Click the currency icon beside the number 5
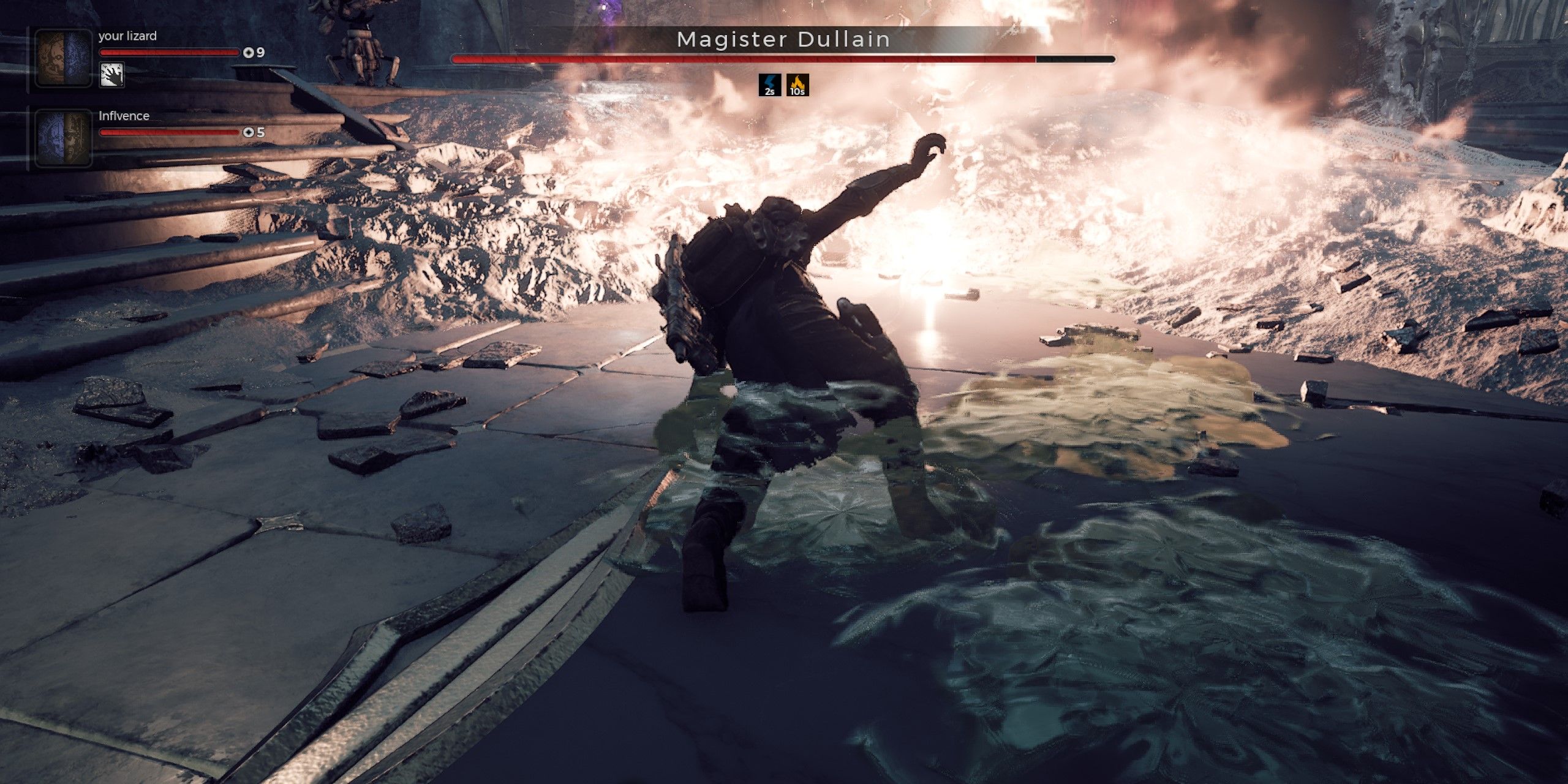The image size is (1568, 784). [247, 131]
